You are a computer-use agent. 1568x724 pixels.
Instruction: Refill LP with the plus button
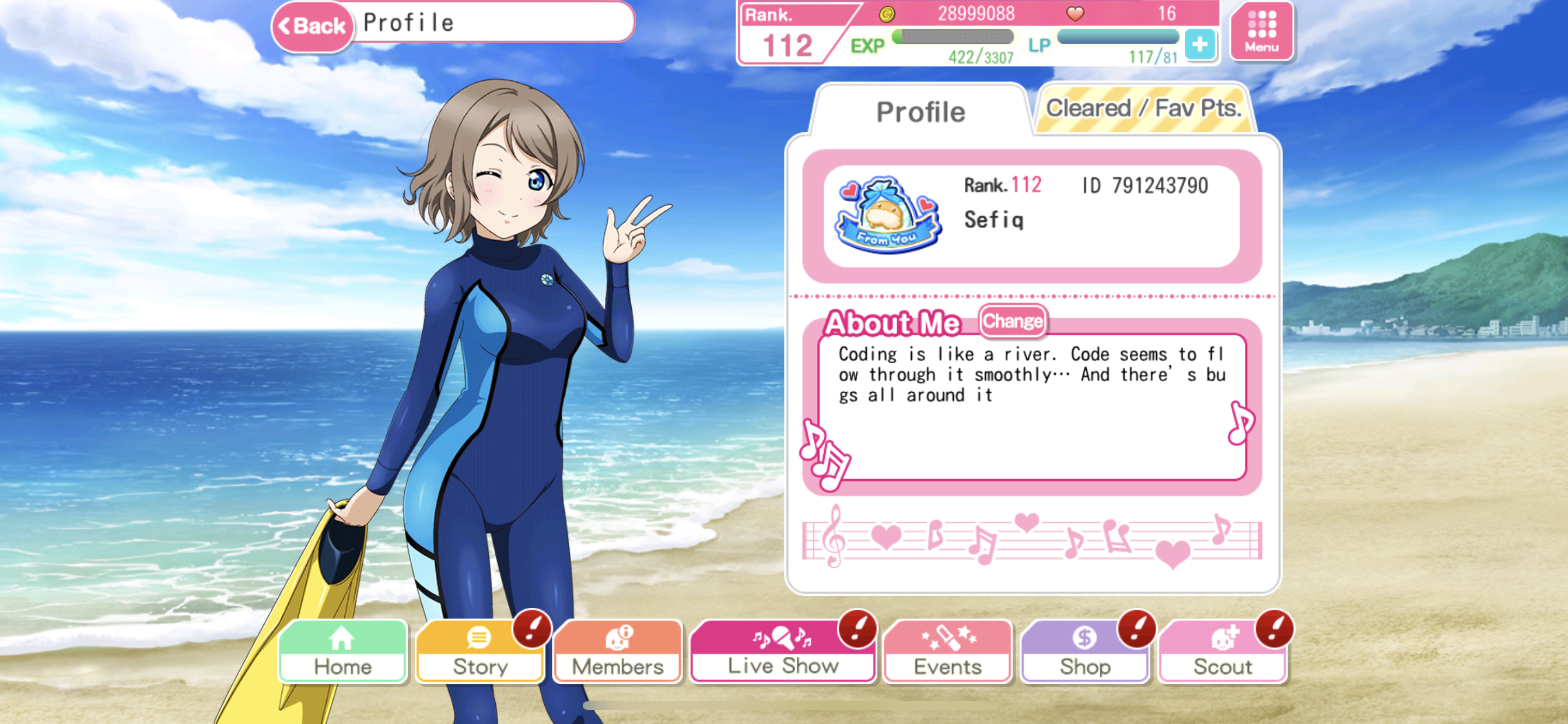tap(1200, 45)
